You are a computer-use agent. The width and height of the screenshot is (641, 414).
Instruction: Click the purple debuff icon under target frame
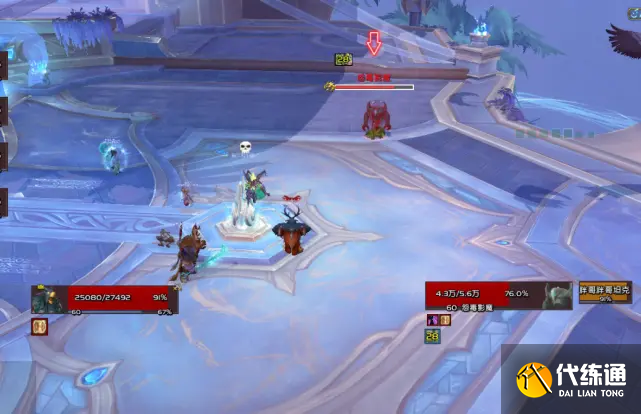pyautogui.click(x=433, y=320)
